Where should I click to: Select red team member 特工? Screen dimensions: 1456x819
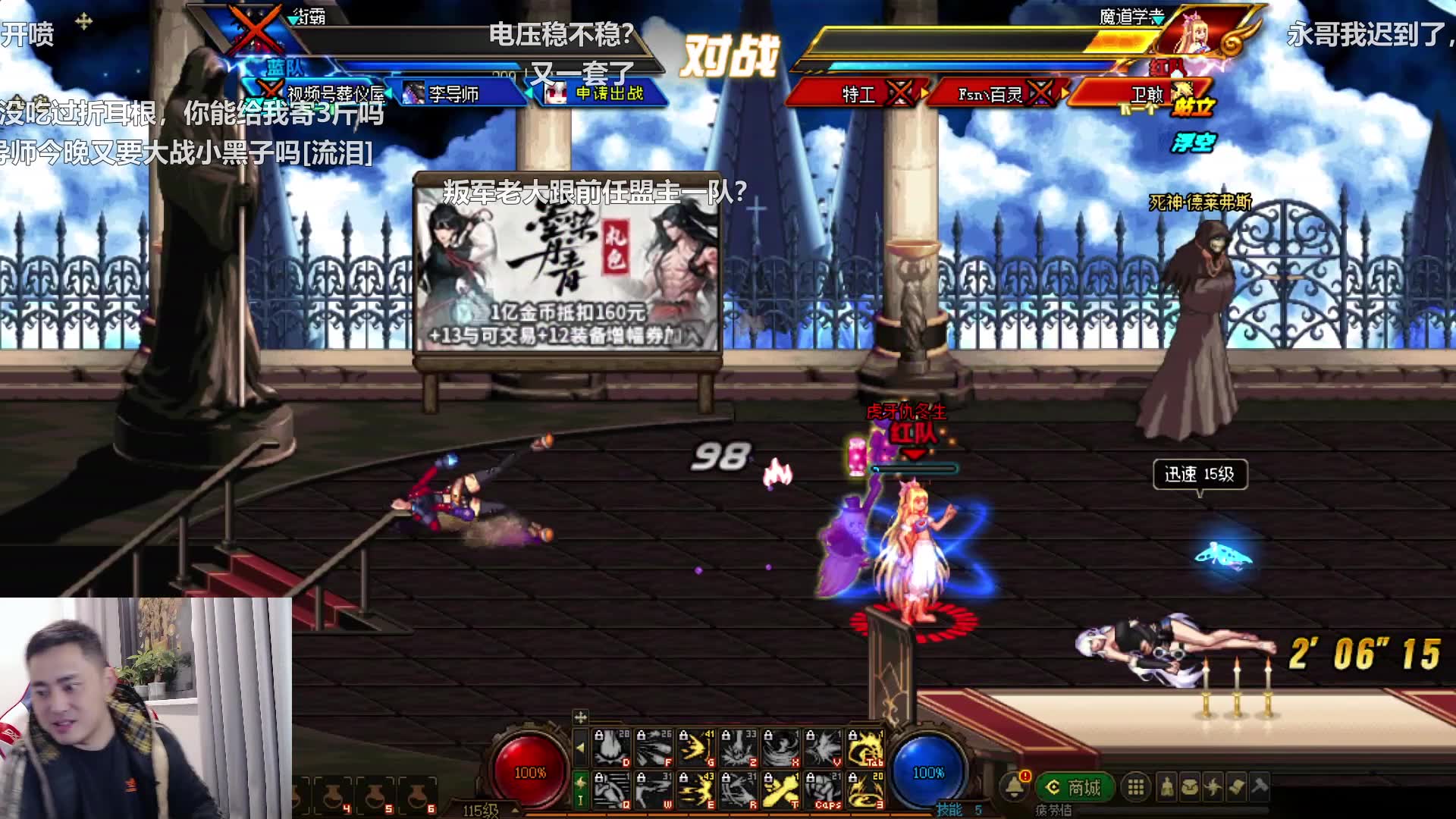(859, 94)
